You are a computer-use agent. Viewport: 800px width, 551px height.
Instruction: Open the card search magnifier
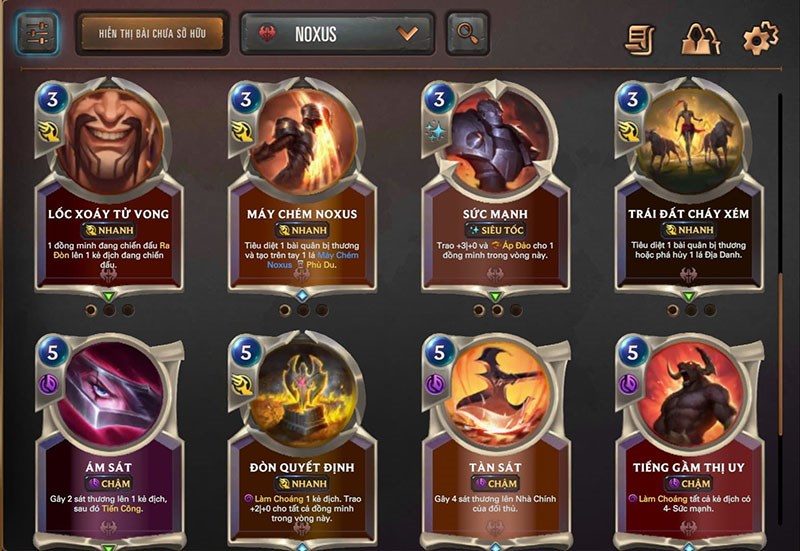(x=467, y=34)
